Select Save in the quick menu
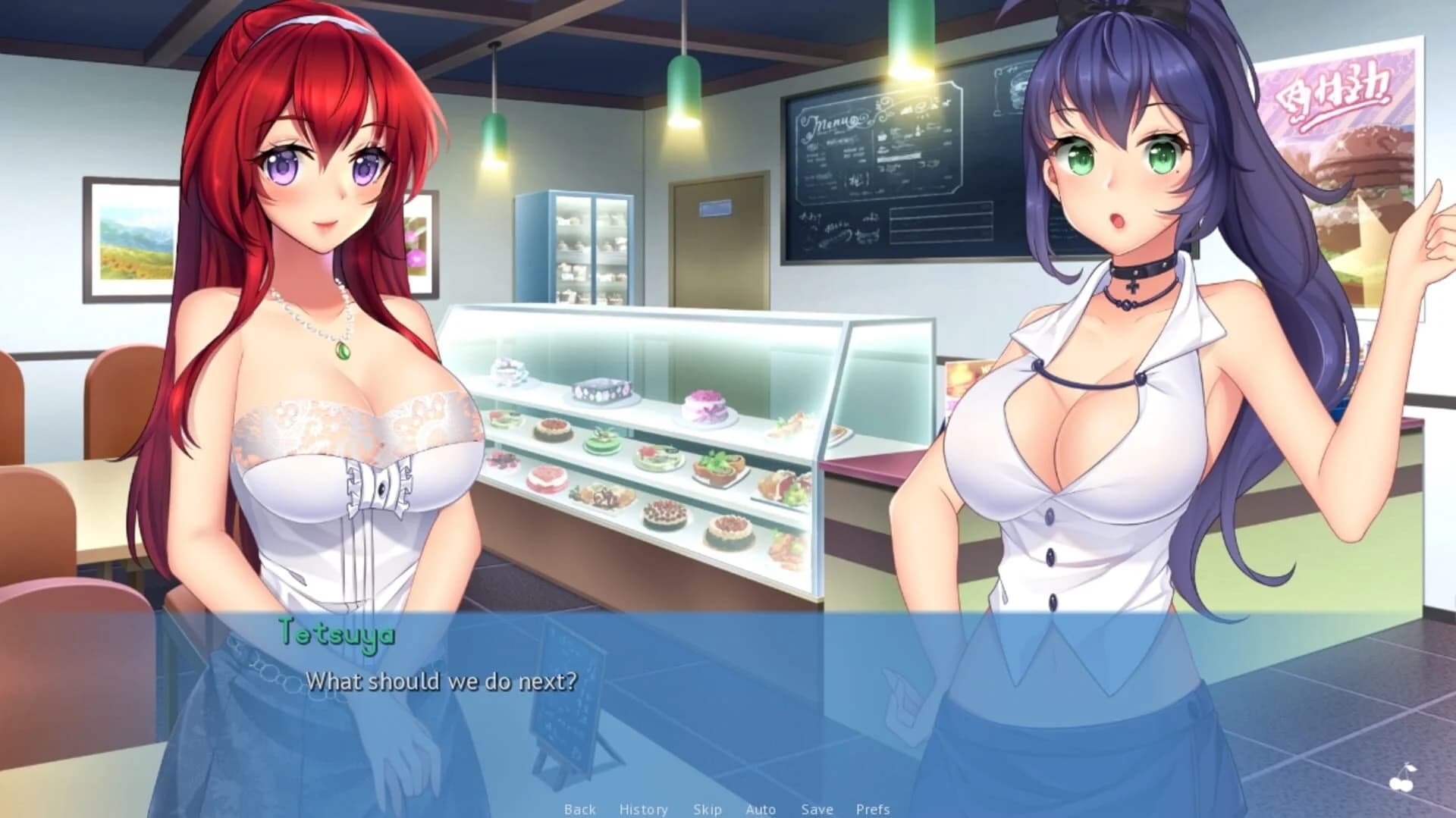Screen dimensions: 1456x818 pyautogui.click(x=817, y=809)
